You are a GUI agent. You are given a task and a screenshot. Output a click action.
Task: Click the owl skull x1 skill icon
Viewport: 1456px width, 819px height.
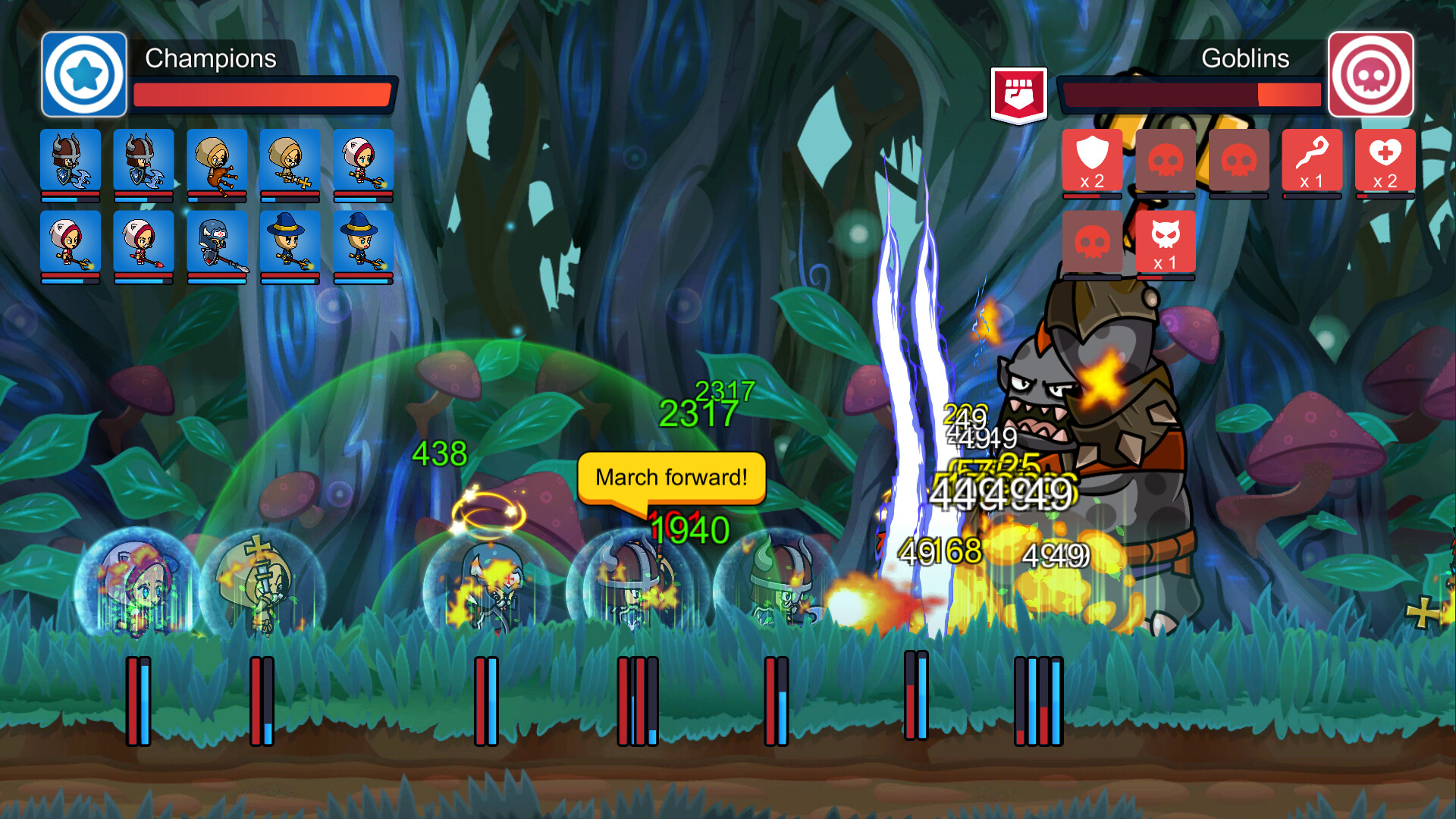point(1166,243)
